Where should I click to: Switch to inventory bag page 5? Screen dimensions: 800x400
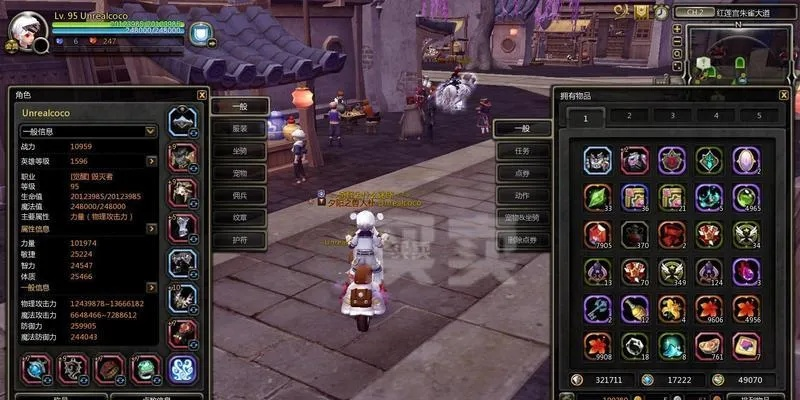[758, 116]
